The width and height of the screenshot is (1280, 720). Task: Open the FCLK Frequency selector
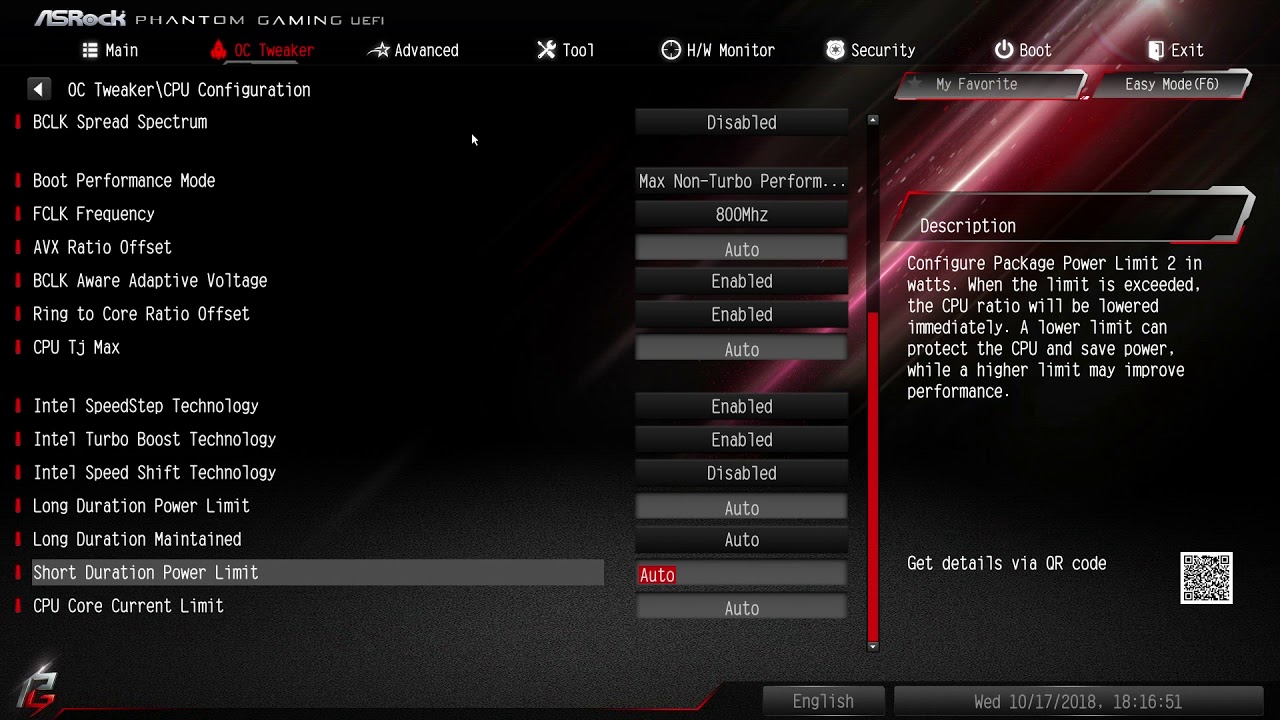740,214
